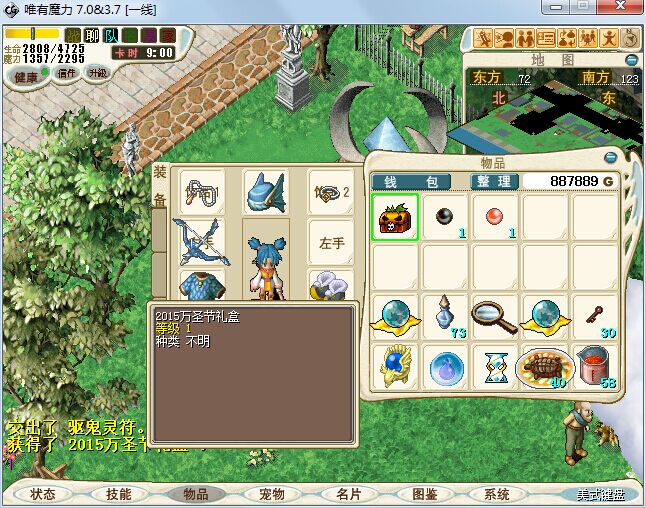This screenshot has width=646, height=508.
Task: Select the red potion beaker item
Action: tap(595, 367)
